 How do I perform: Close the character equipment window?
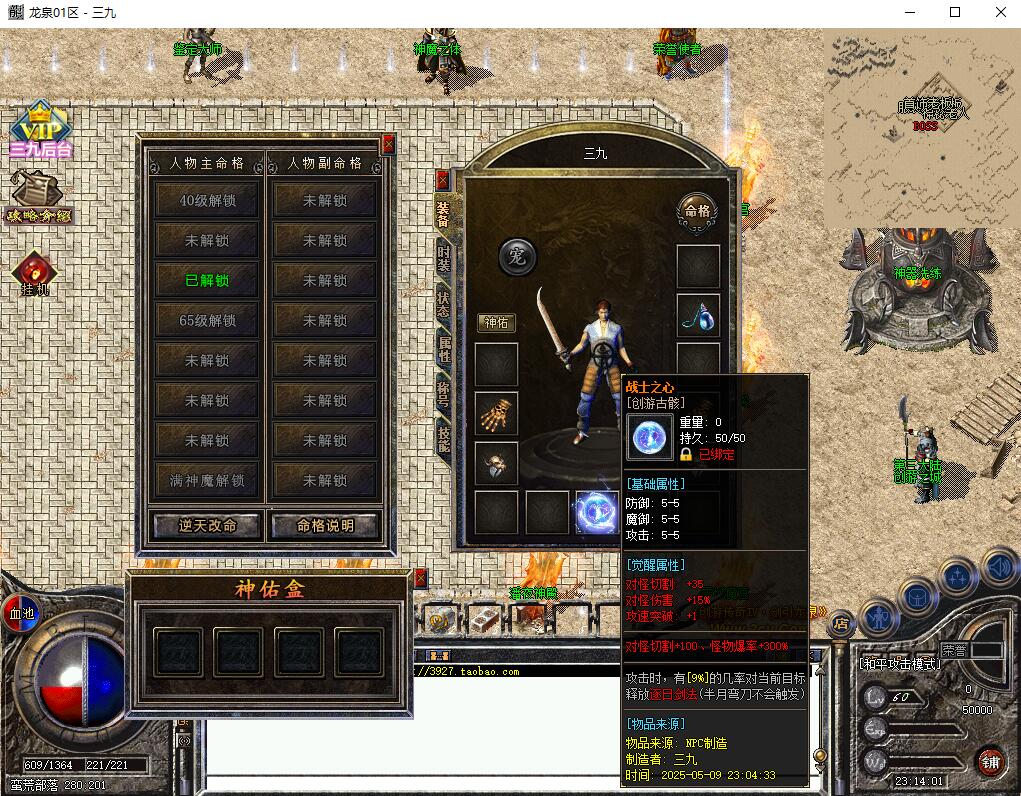pos(442,181)
